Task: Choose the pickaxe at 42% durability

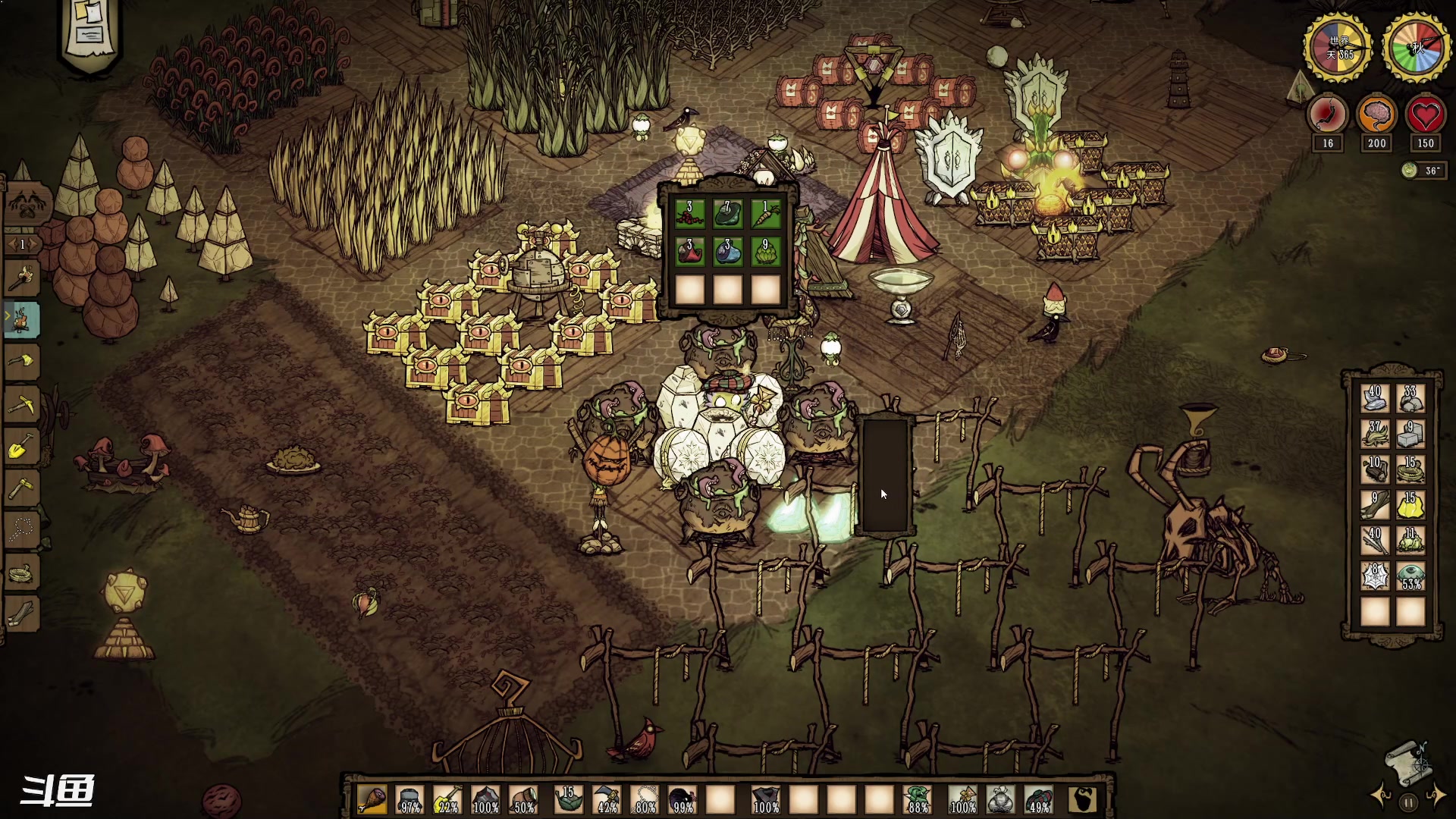Action: point(607,800)
